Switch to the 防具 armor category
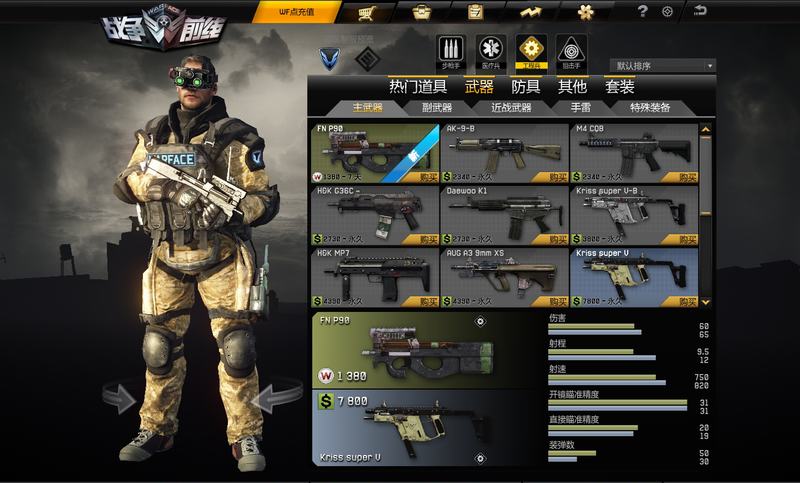The width and height of the screenshot is (800, 483). pyautogui.click(x=525, y=87)
